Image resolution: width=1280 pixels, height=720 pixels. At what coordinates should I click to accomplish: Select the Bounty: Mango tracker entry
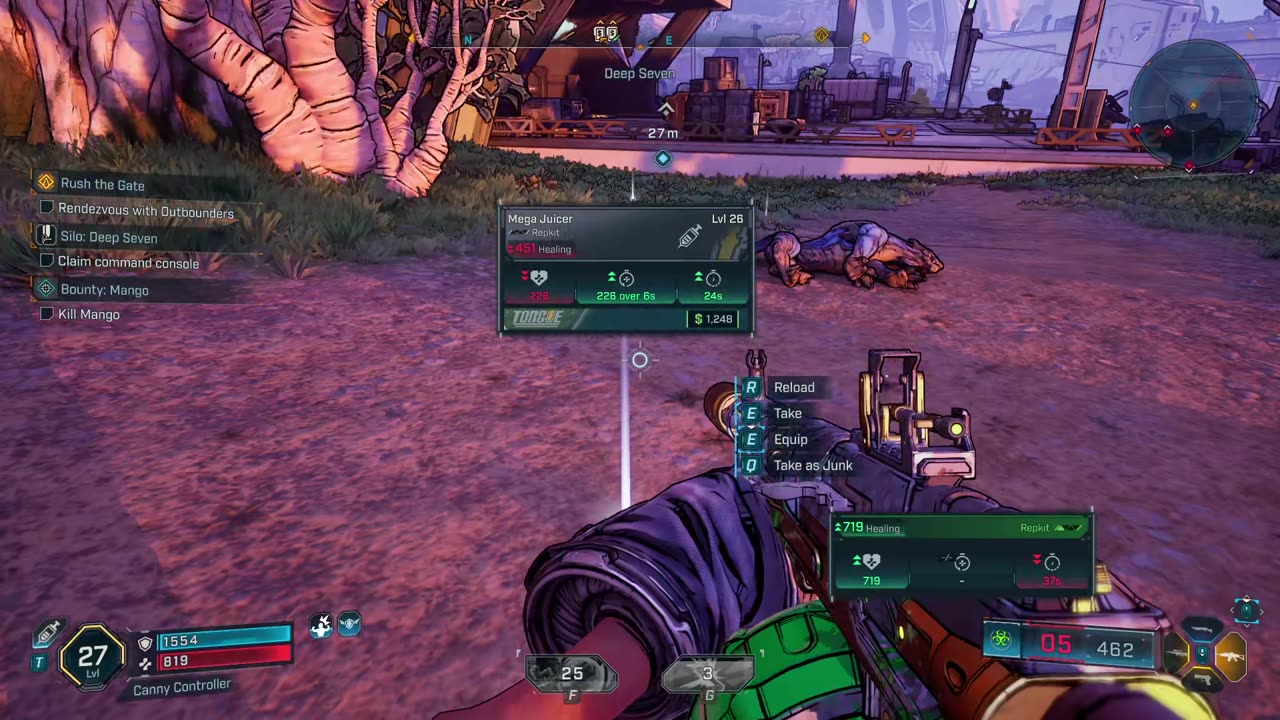point(104,290)
